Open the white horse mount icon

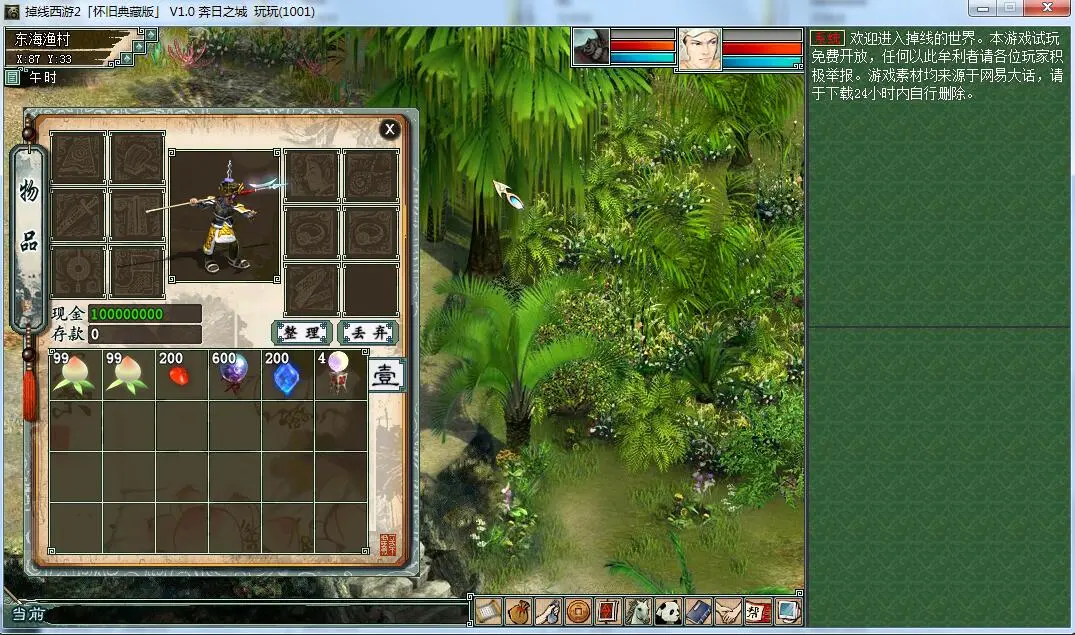pyautogui.click(x=638, y=611)
